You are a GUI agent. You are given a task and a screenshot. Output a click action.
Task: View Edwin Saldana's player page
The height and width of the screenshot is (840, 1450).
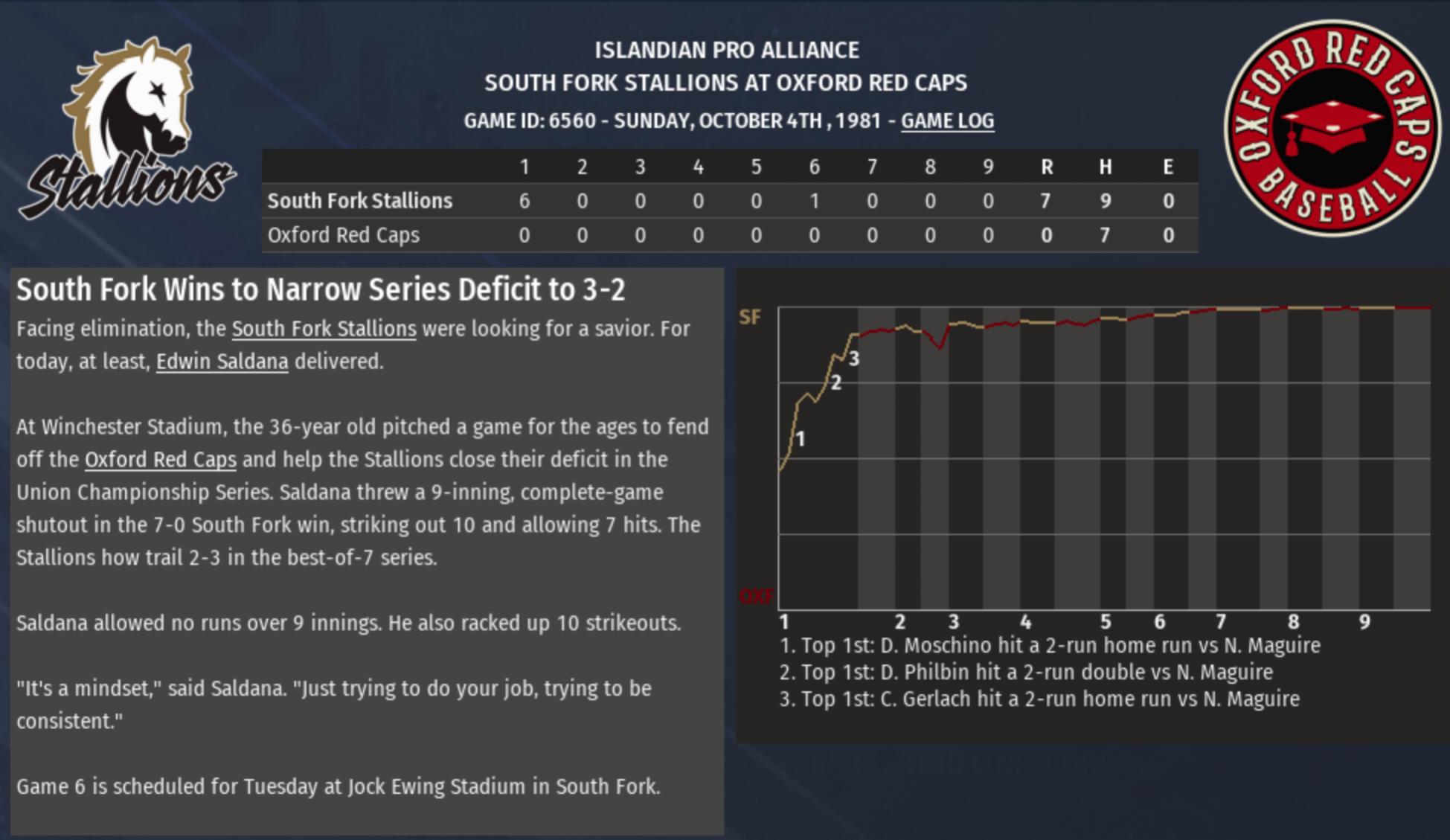pyautogui.click(x=222, y=362)
